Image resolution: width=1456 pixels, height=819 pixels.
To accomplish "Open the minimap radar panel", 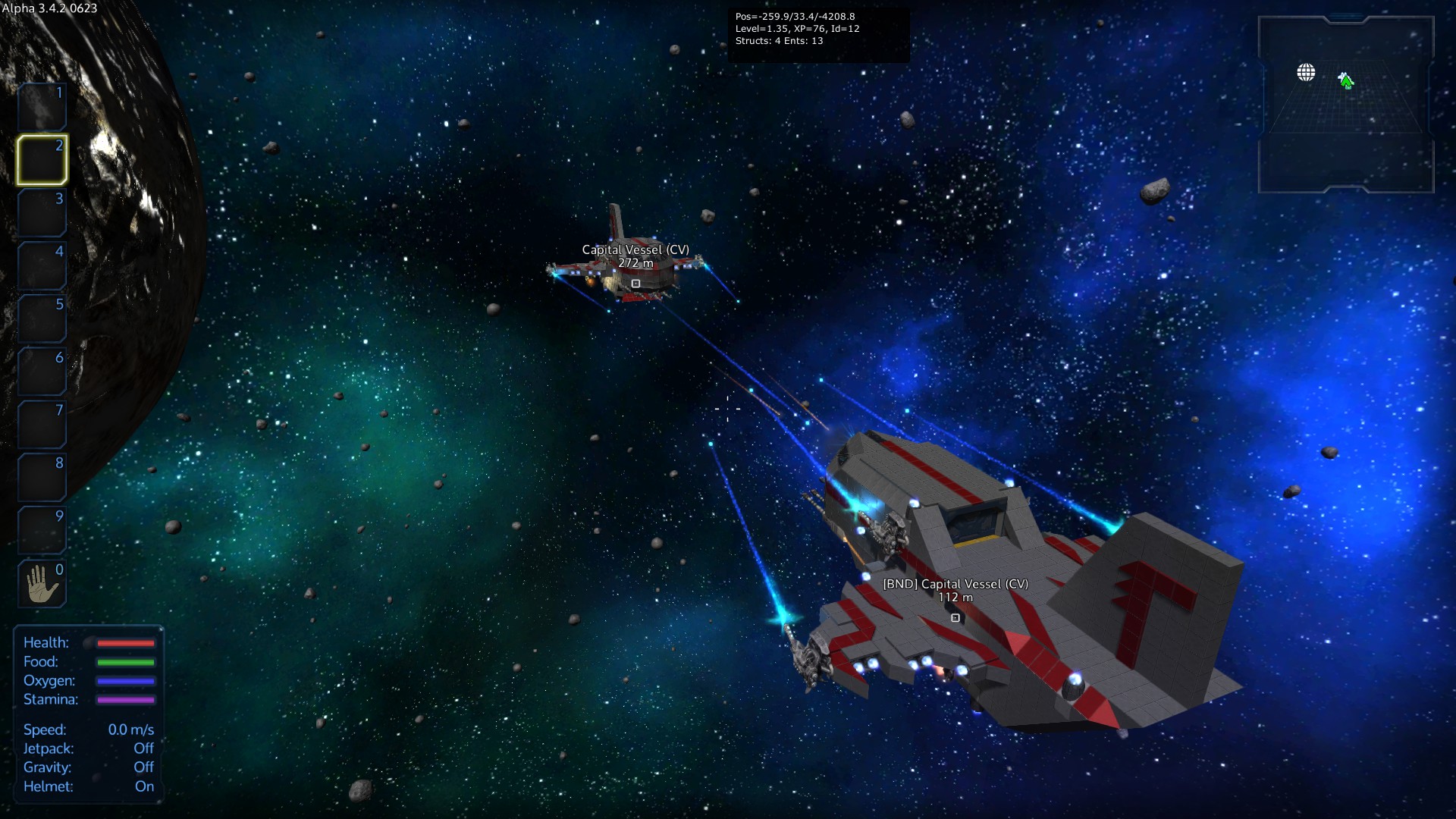I will click(1346, 105).
